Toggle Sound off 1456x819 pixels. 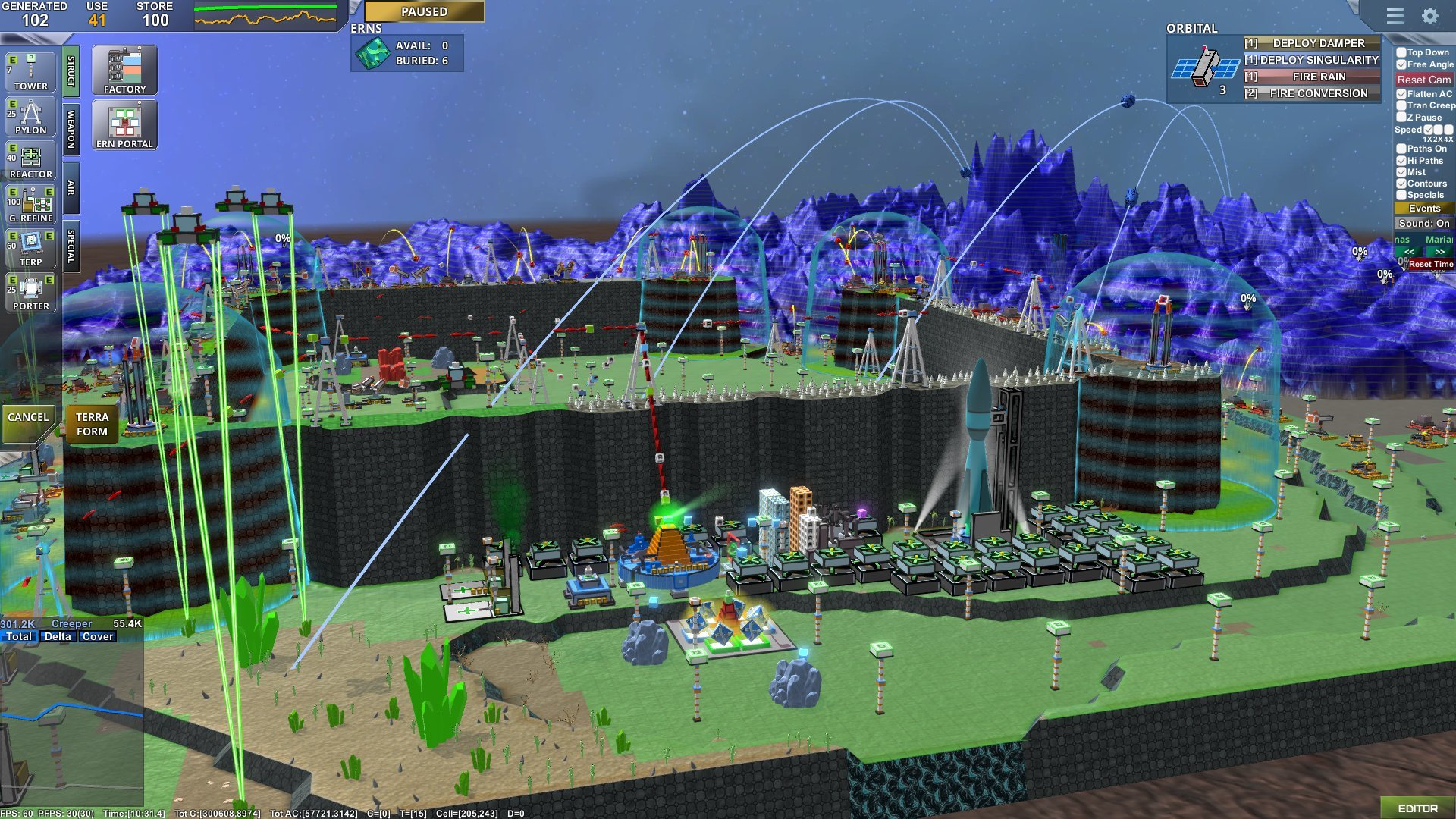coord(1426,223)
